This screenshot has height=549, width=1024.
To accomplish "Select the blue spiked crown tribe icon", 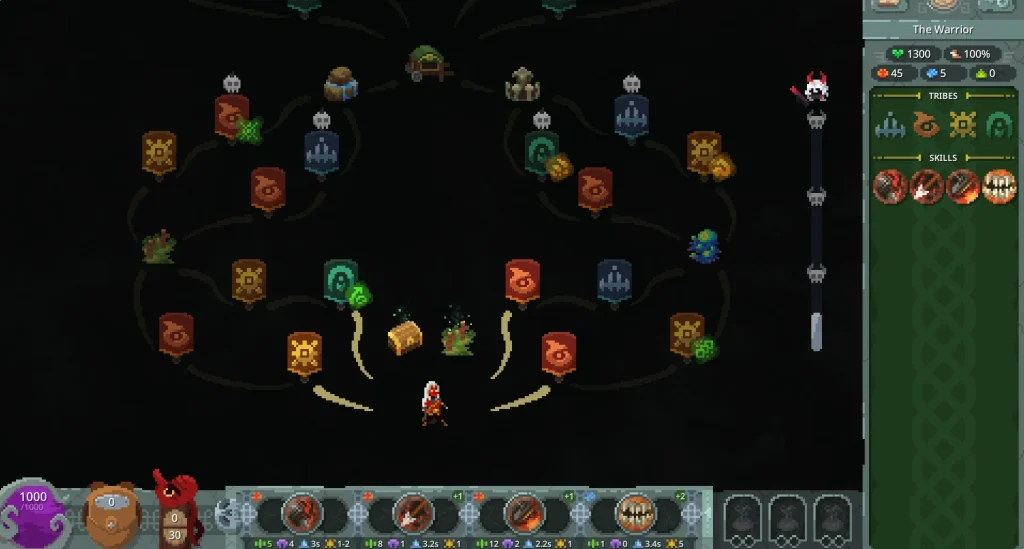I will pyautogui.click(x=890, y=125).
